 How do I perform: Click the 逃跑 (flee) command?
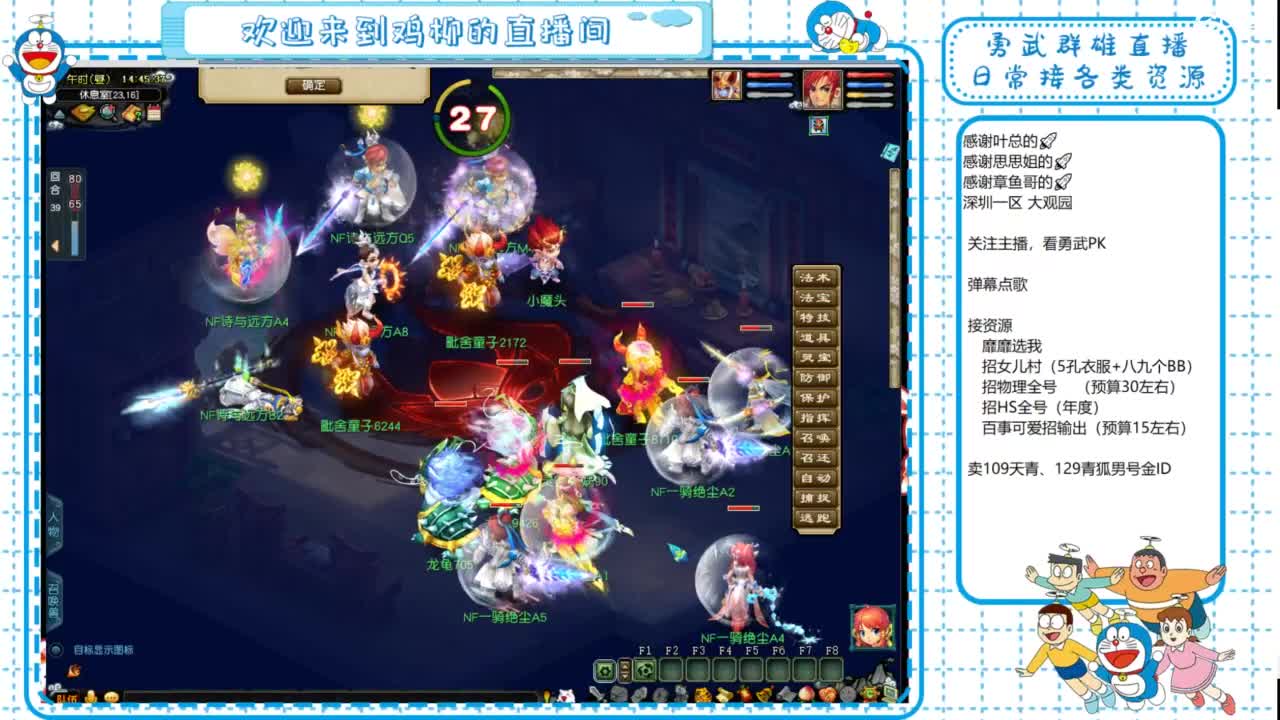(817, 517)
